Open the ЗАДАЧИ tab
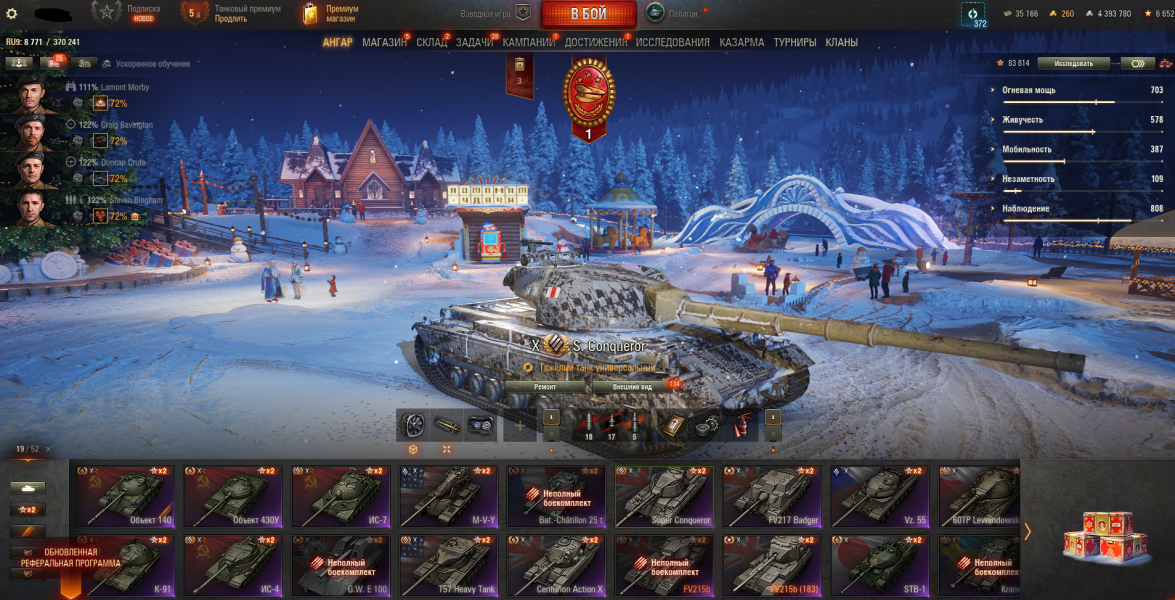Screen dimensions: 1175x600 click(475, 43)
